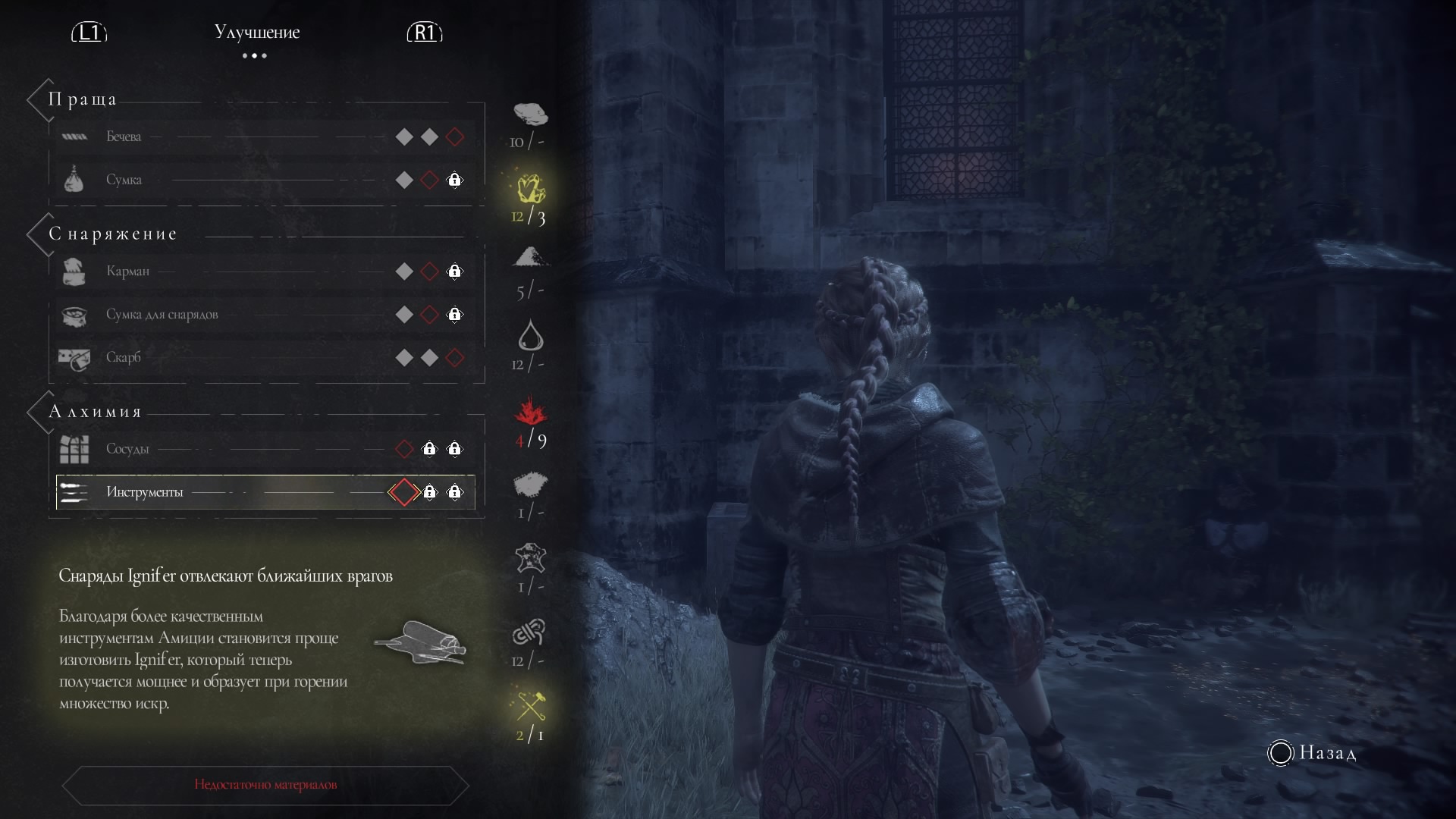
Task: Click the red plant resource icon
Action: pos(530,412)
